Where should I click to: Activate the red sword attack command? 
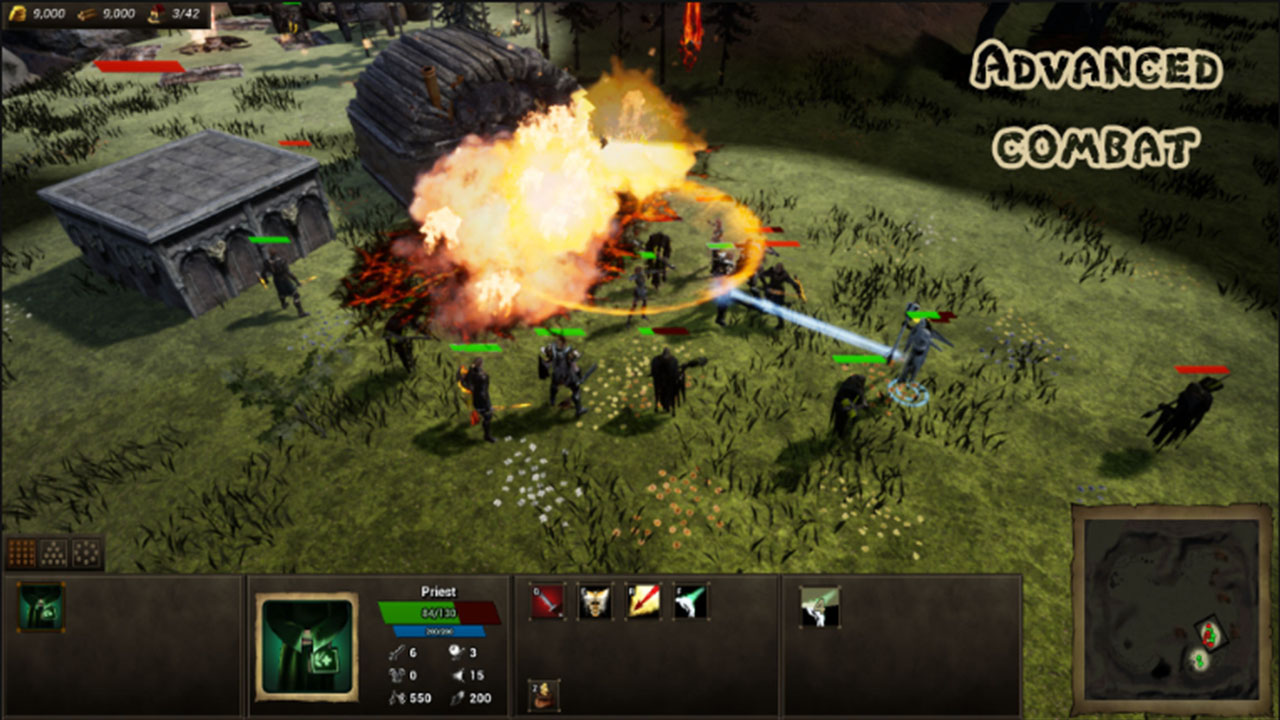tap(547, 602)
